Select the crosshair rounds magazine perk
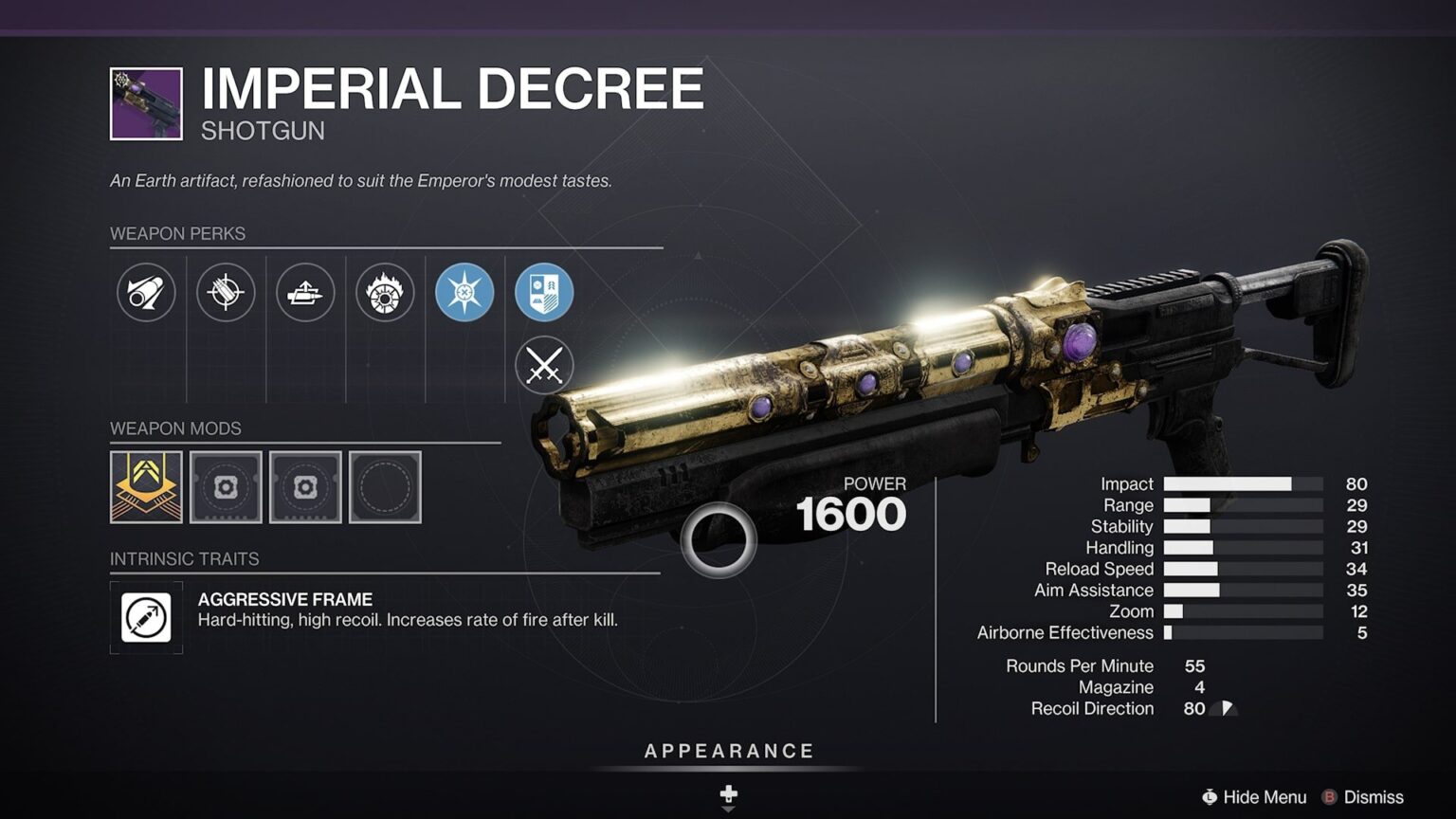Screen dimensions: 1456x819 [x=226, y=292]
